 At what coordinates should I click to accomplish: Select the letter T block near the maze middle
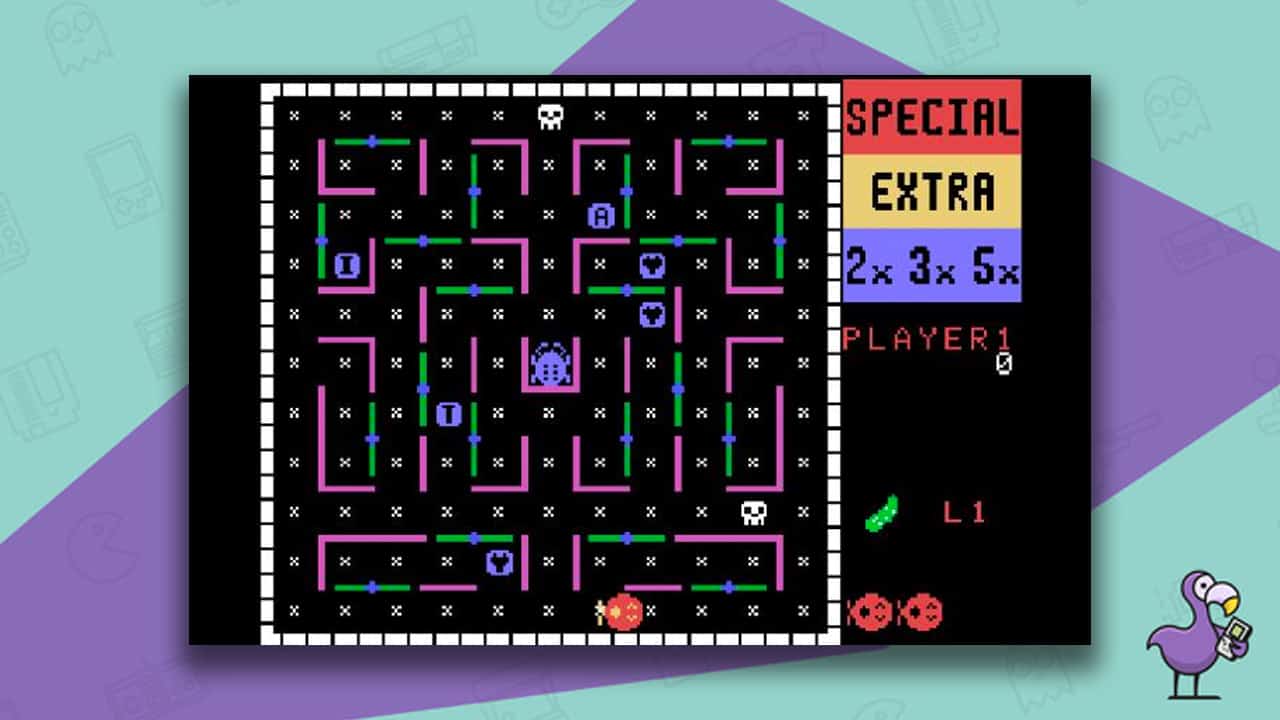click(449, 412)
